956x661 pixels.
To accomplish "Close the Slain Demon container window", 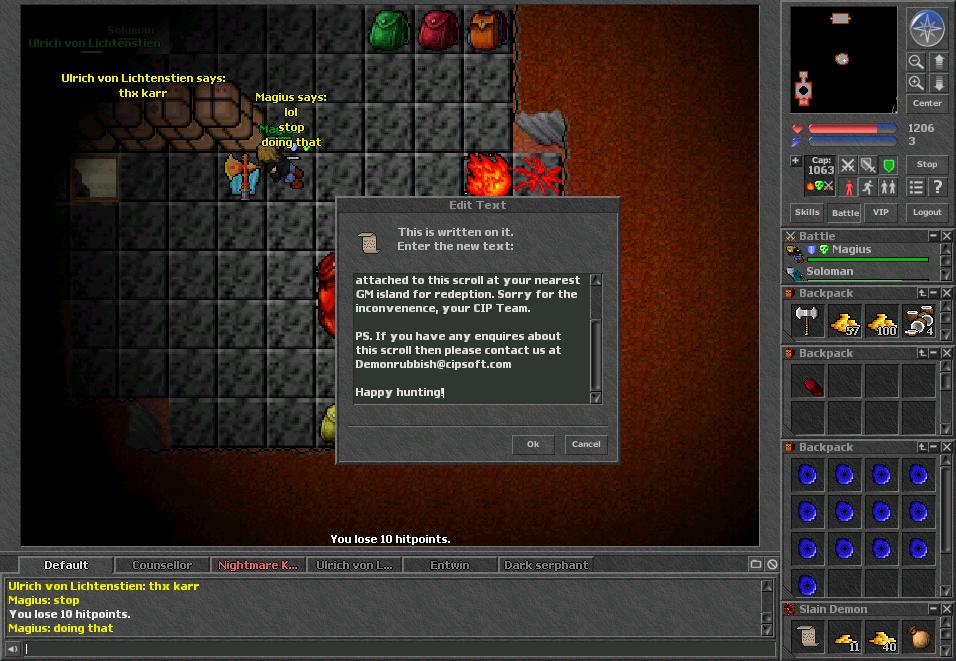I will pos(948,609).
